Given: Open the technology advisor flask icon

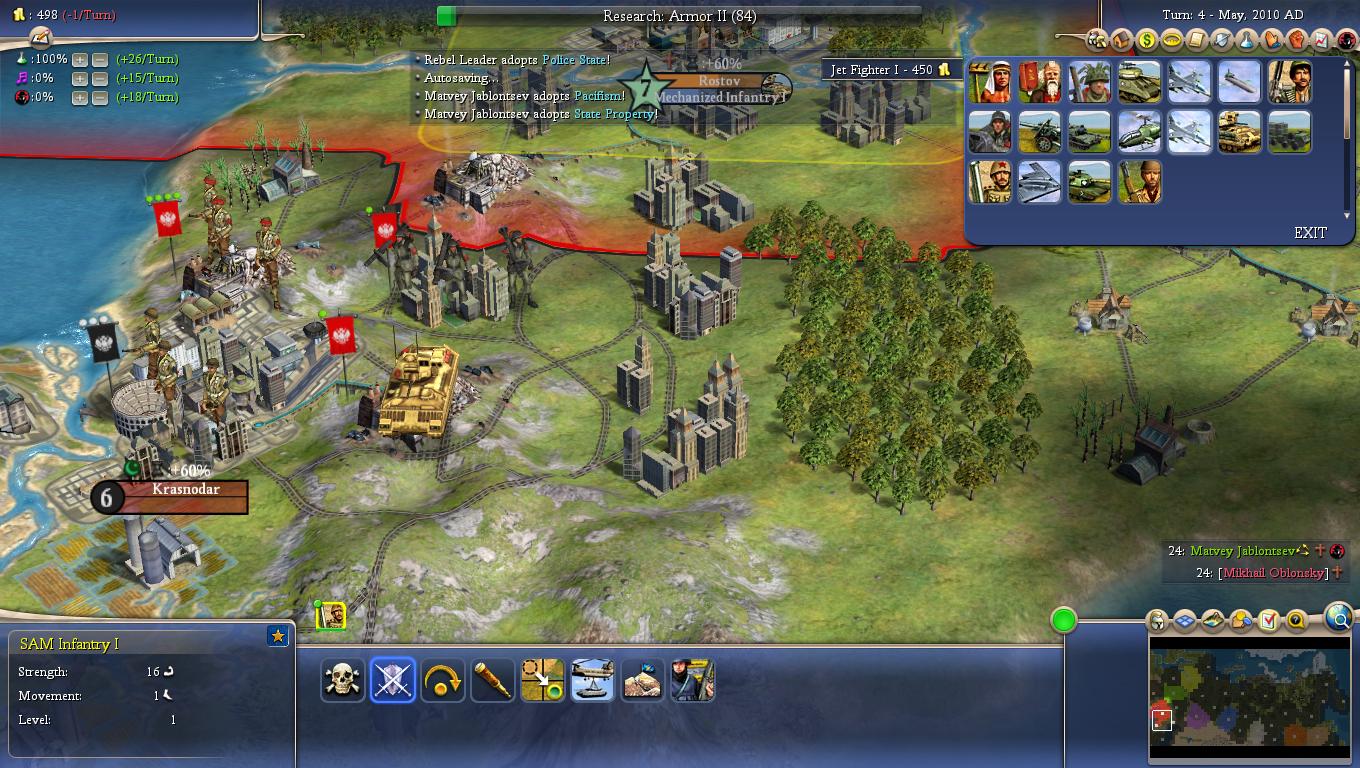Looking at the screenshot, I should point(1247,41).
